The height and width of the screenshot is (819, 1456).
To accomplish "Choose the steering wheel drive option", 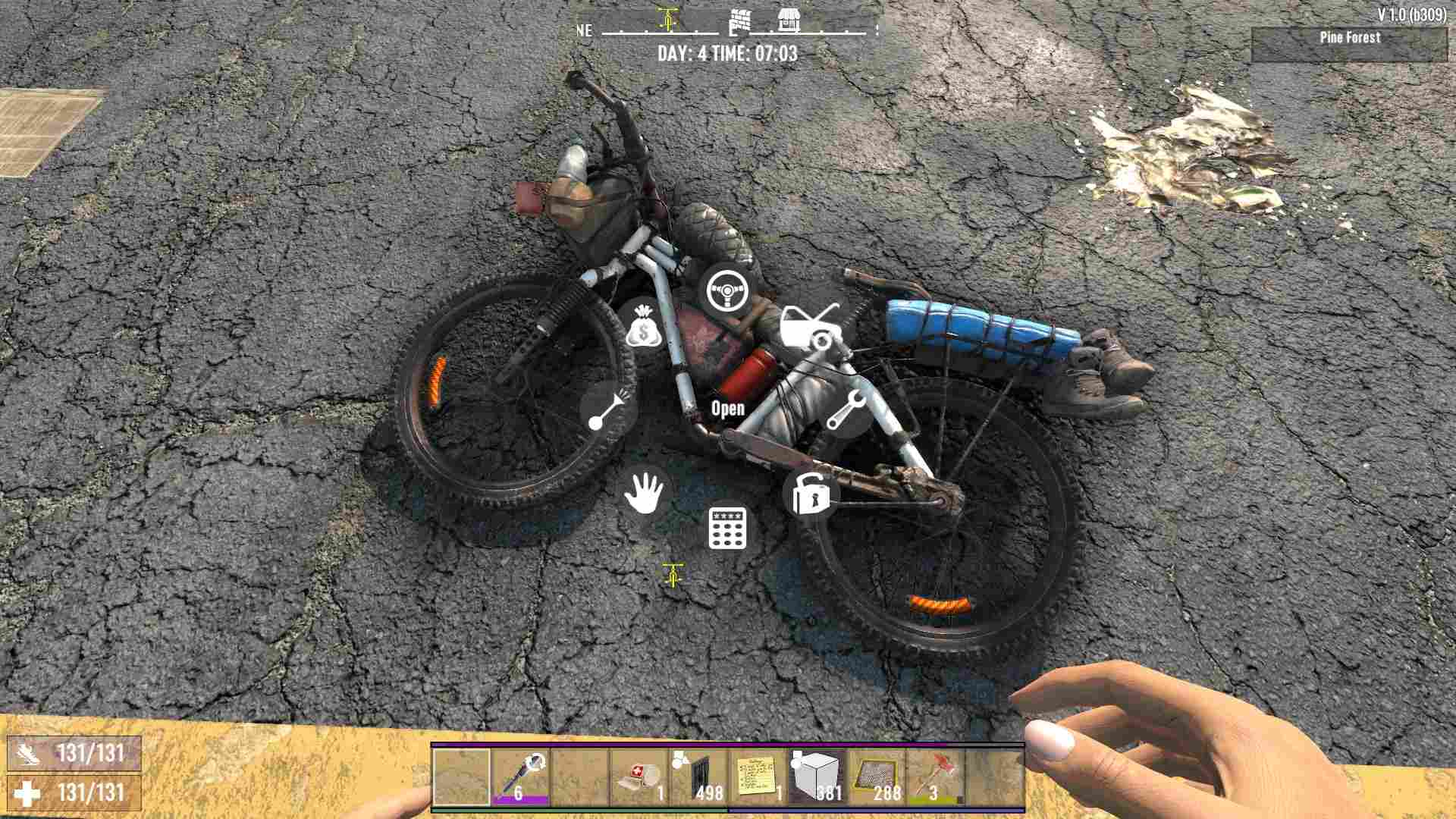I will click(727, 292).
